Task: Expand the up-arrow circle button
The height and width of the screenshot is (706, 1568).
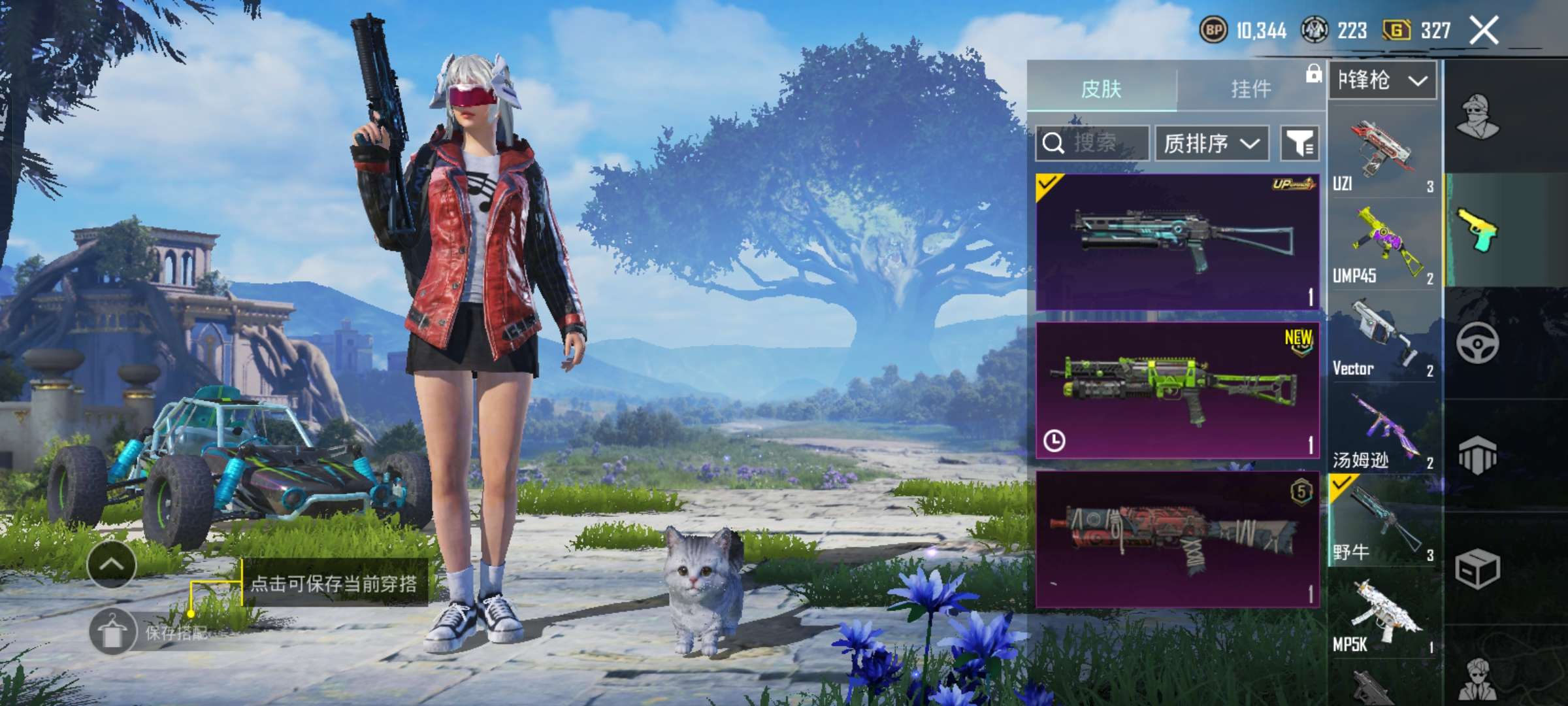Action: pyautogui.click(x=111, y=565)
